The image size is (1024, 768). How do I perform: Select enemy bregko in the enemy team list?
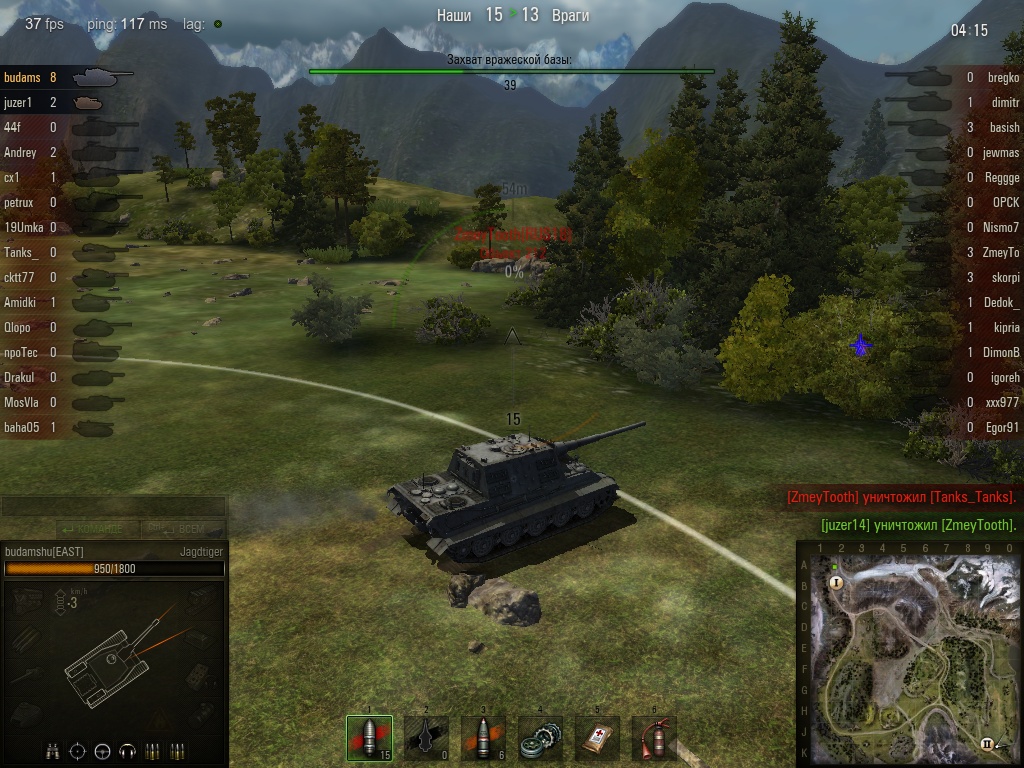(x=1003, y=77)
